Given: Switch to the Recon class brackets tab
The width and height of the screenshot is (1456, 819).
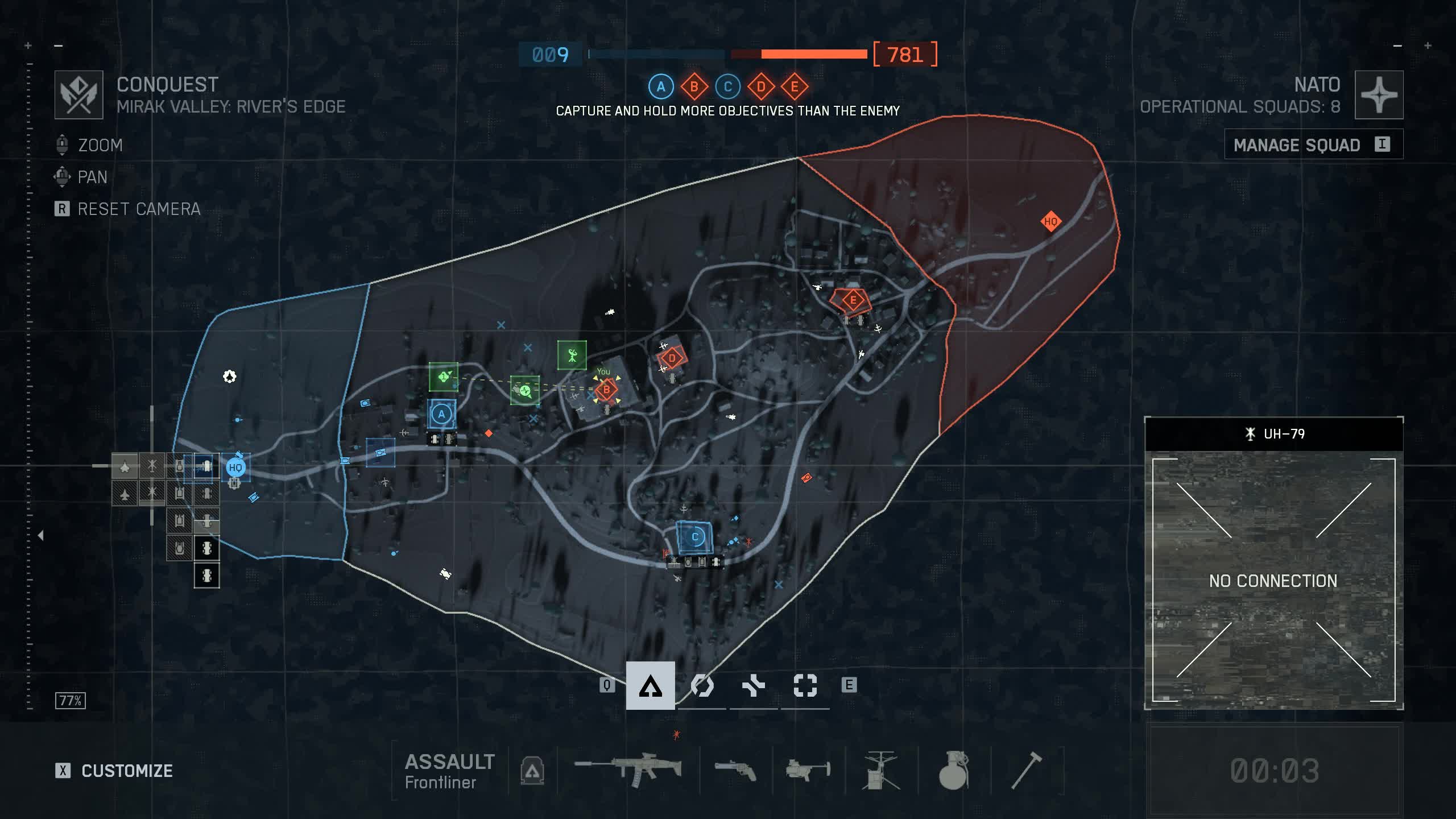Looking at the screenshot, I should pyautogui.click(x=805, y=685).
